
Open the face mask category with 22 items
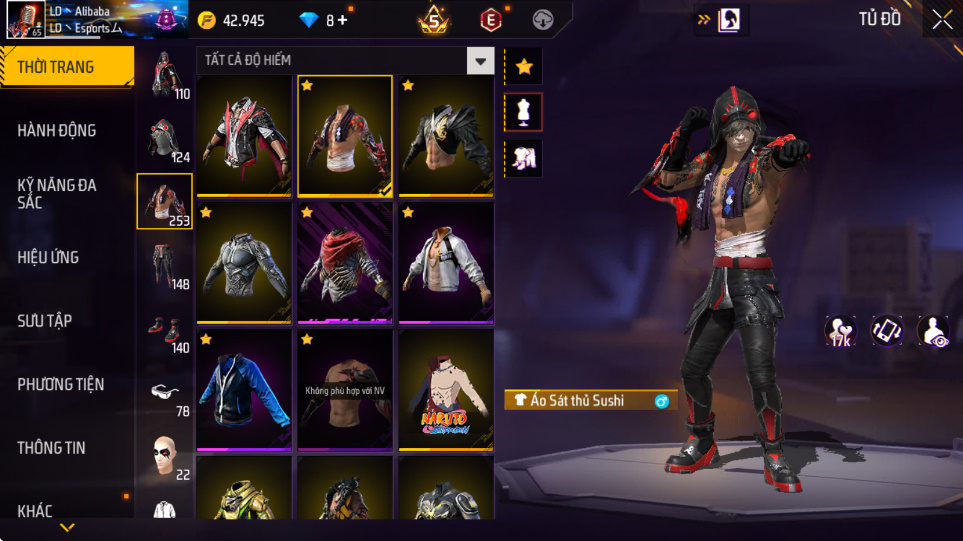pyautogui.click(x=165, y=457)
